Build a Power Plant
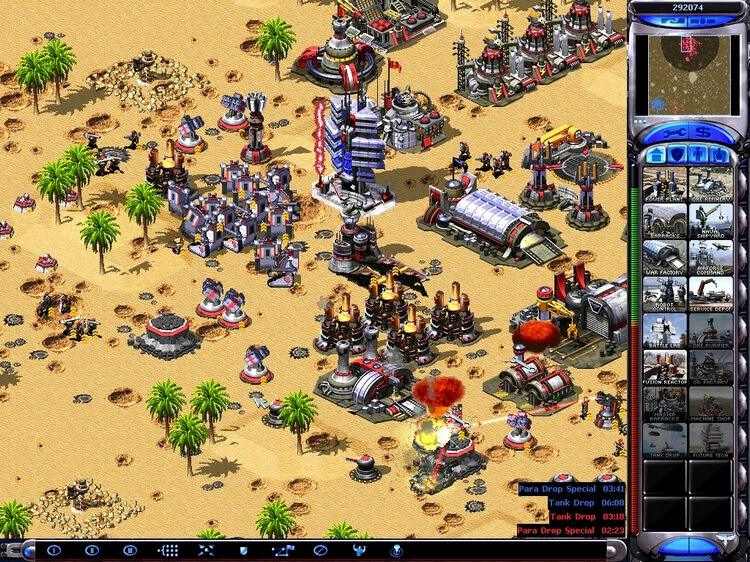 coord(664,183)
